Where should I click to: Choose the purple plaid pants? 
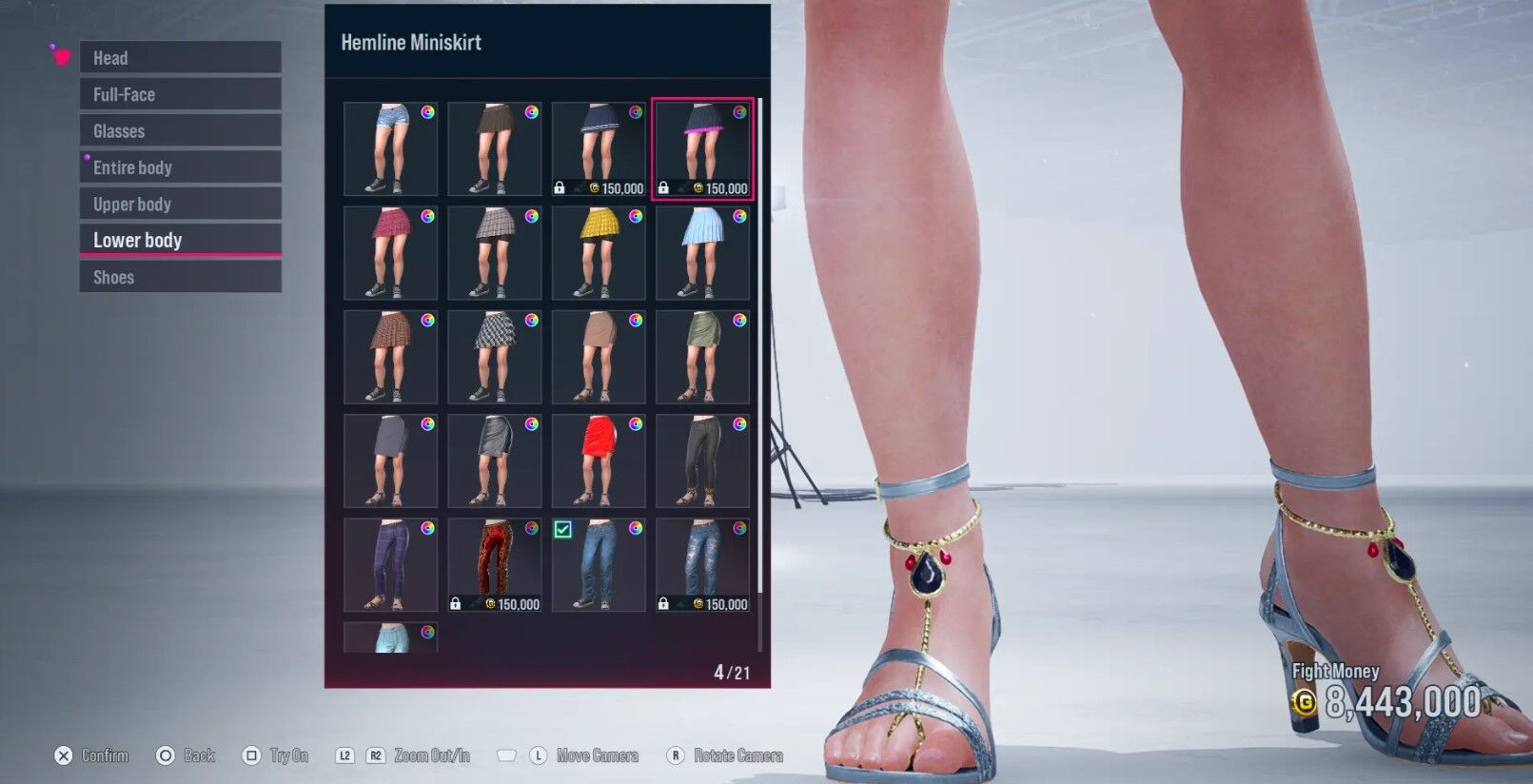(x=390, y=564)
